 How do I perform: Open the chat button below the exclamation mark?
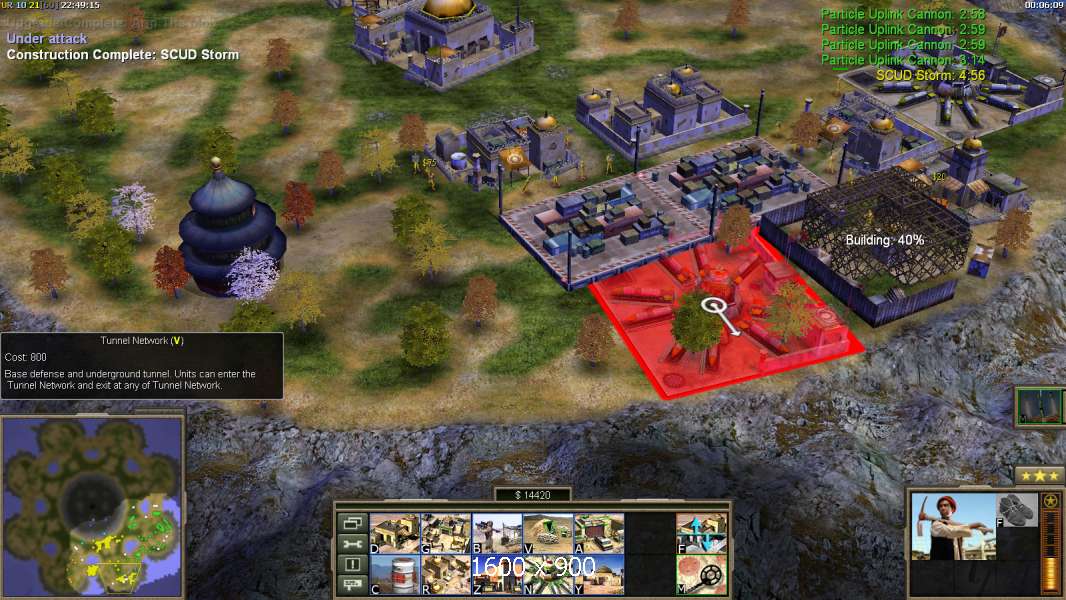pyautogui.click(x=352, y=586)
